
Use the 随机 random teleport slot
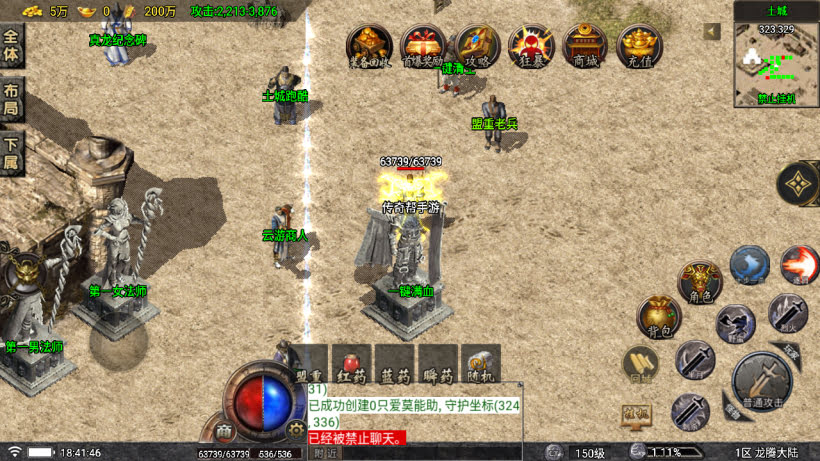(479, 366)
